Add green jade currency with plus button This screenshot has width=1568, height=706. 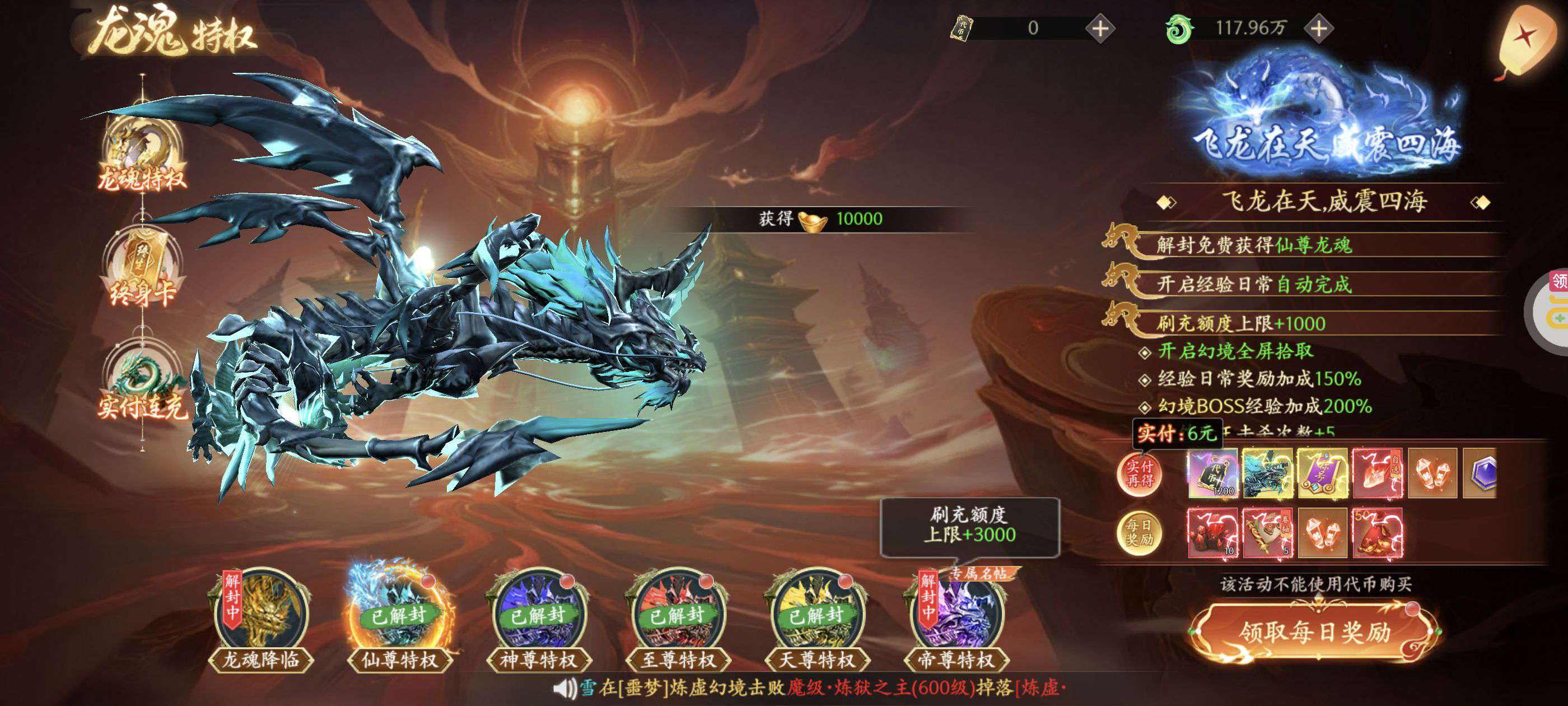(1319, 29)
